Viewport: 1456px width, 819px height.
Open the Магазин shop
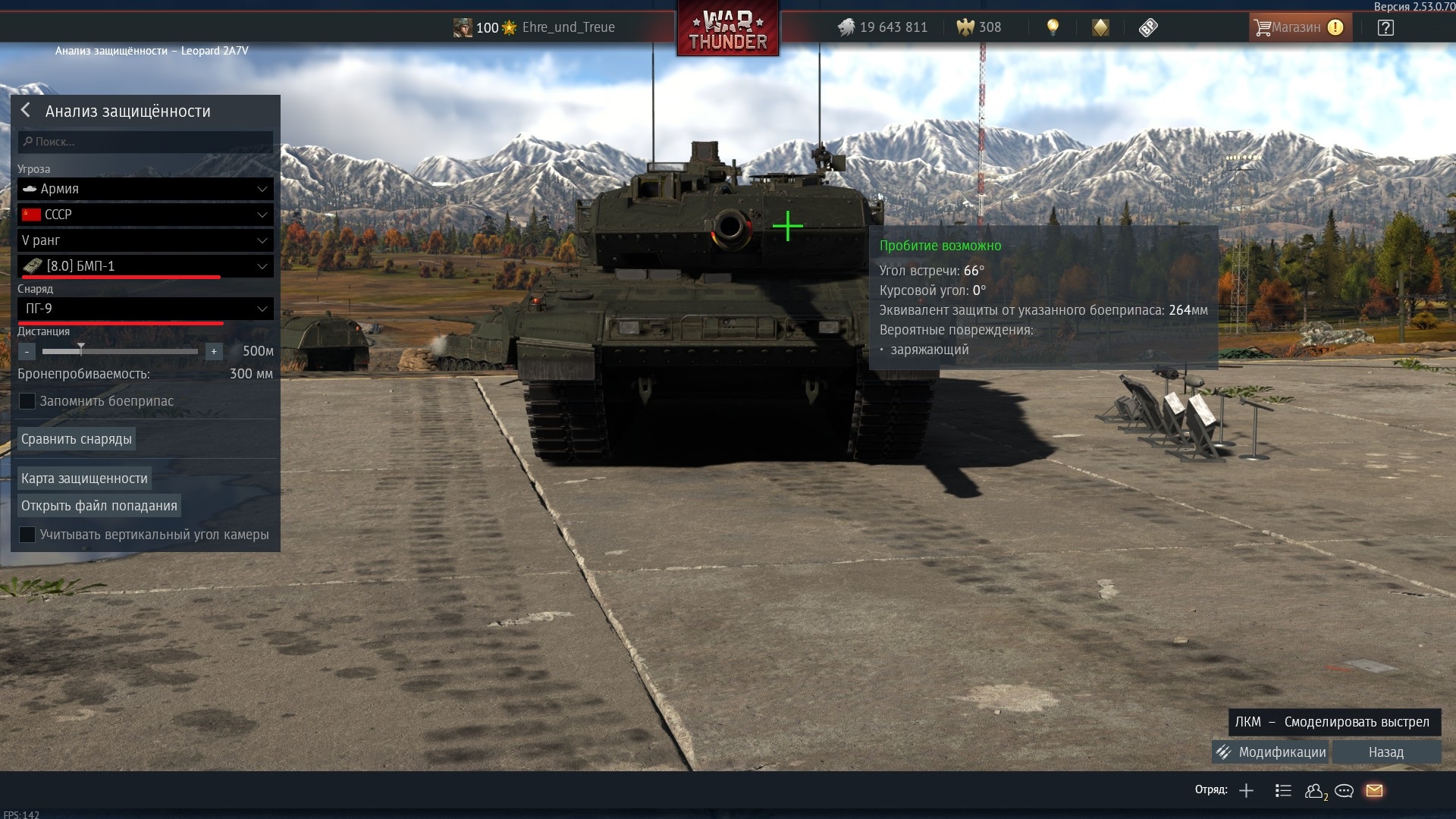coord(1298,28)
